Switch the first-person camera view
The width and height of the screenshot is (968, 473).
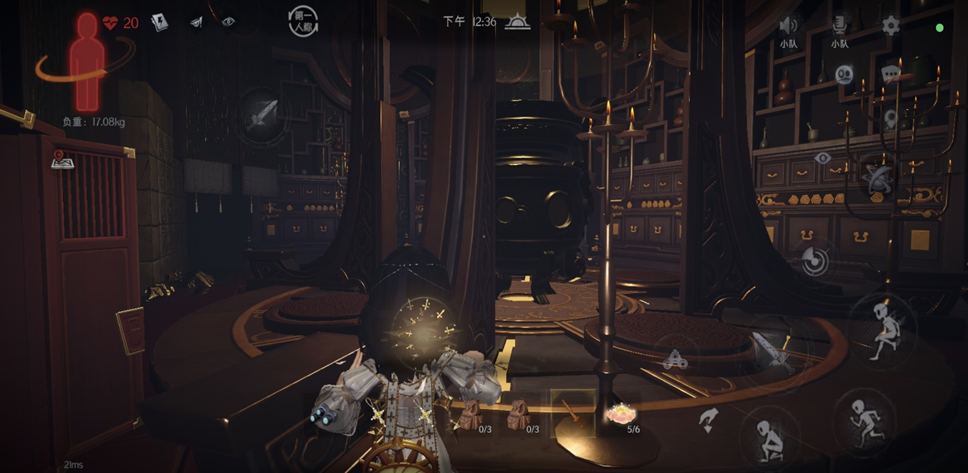pyautogui.click(x=302, y=22)
